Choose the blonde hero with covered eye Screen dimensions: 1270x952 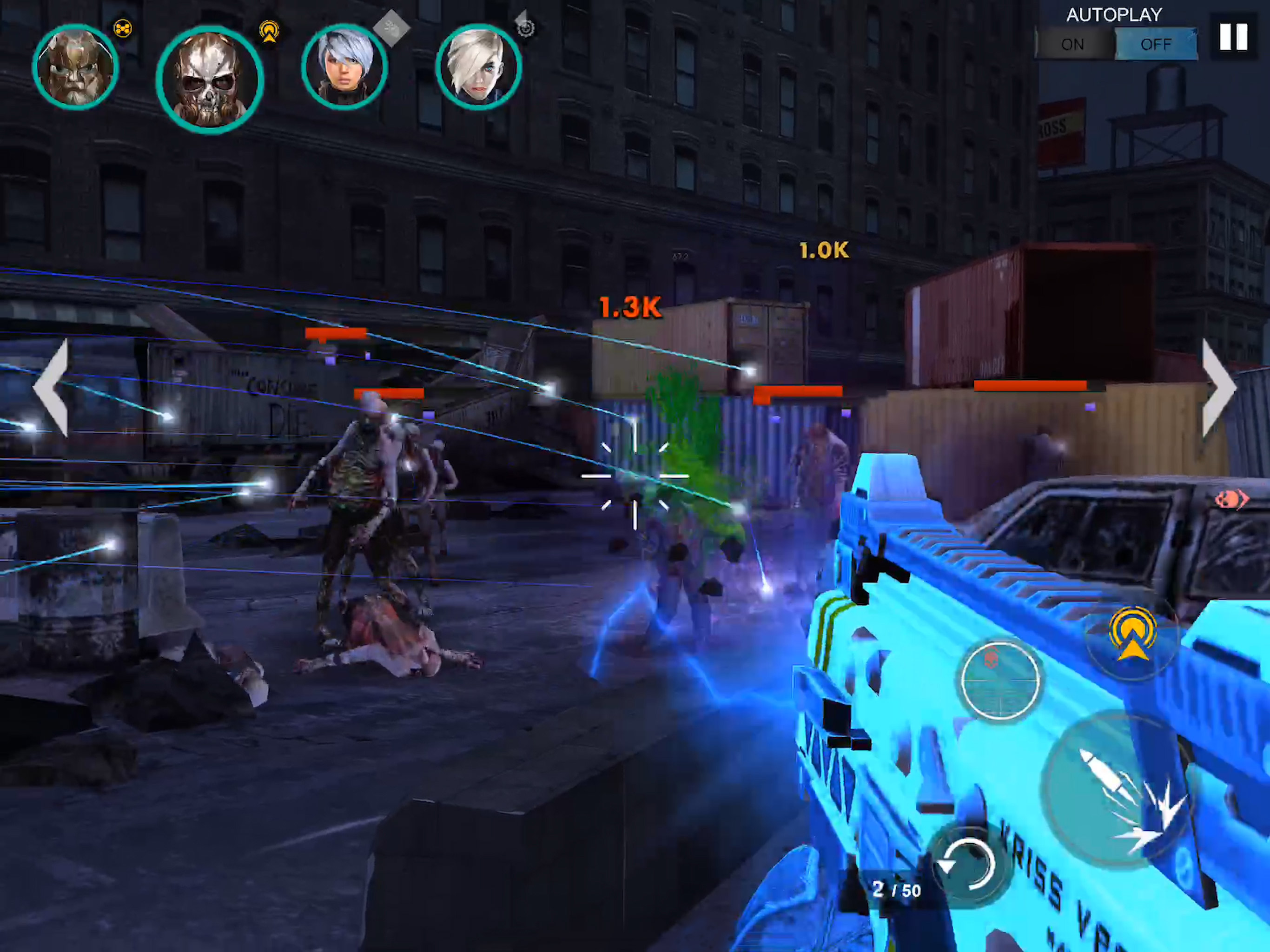tap(478, 67)
